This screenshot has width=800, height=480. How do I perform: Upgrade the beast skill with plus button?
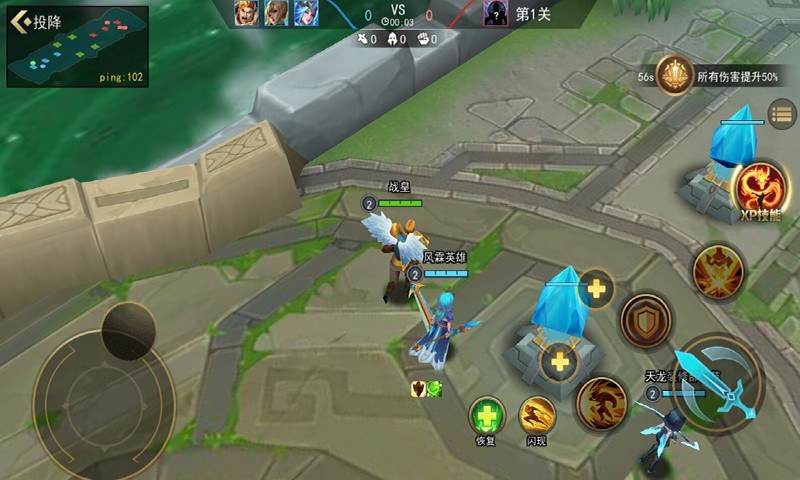pyautogui.click(x=558, y=362)
